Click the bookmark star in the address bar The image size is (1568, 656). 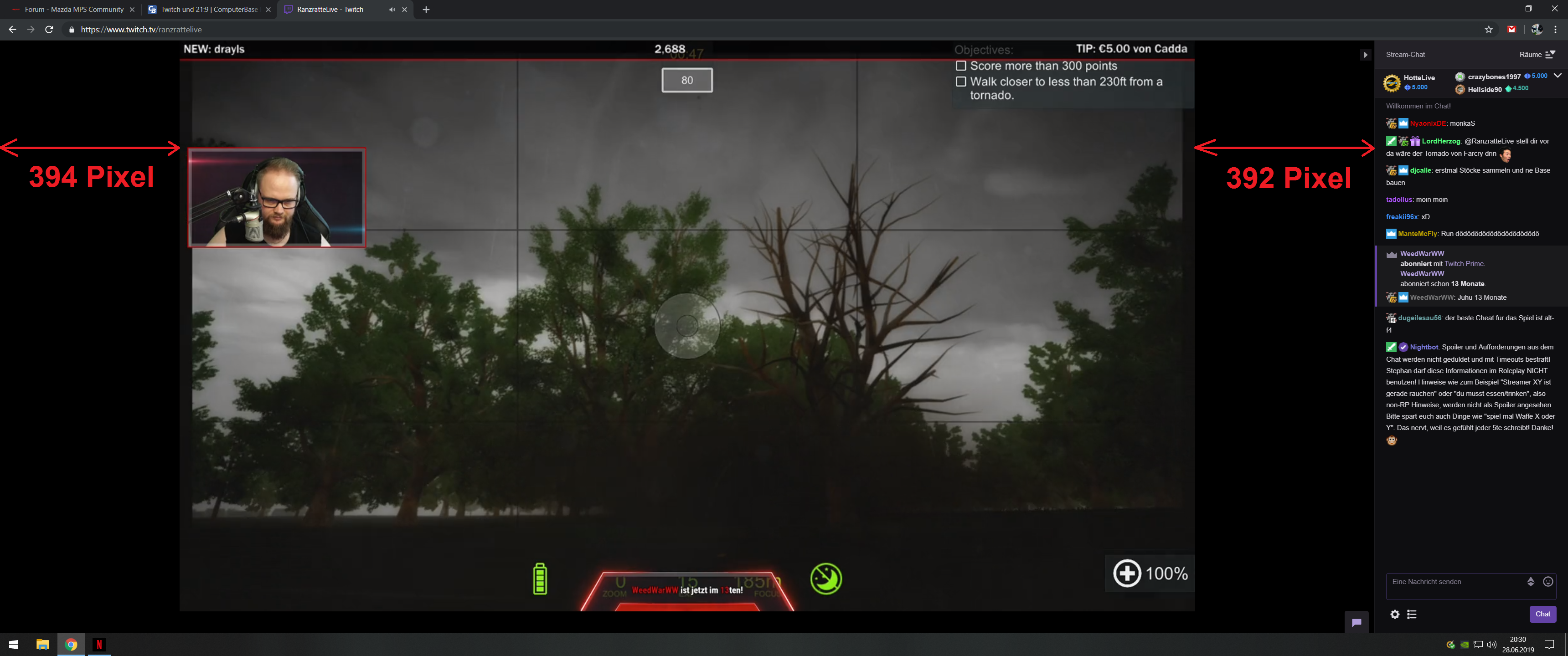click(1488, 29)
